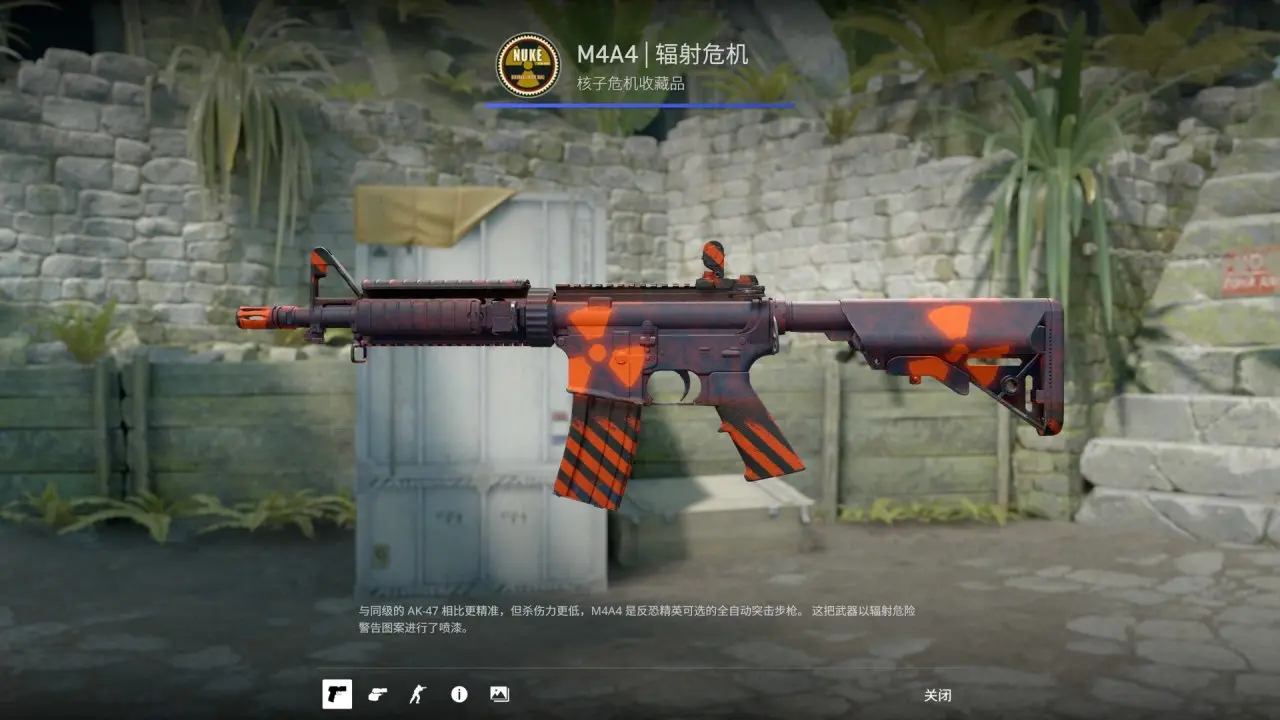This screenshot has width=1280, height=720.
Task: Show the weapon on the aiming character
Action: coord(418,694)
